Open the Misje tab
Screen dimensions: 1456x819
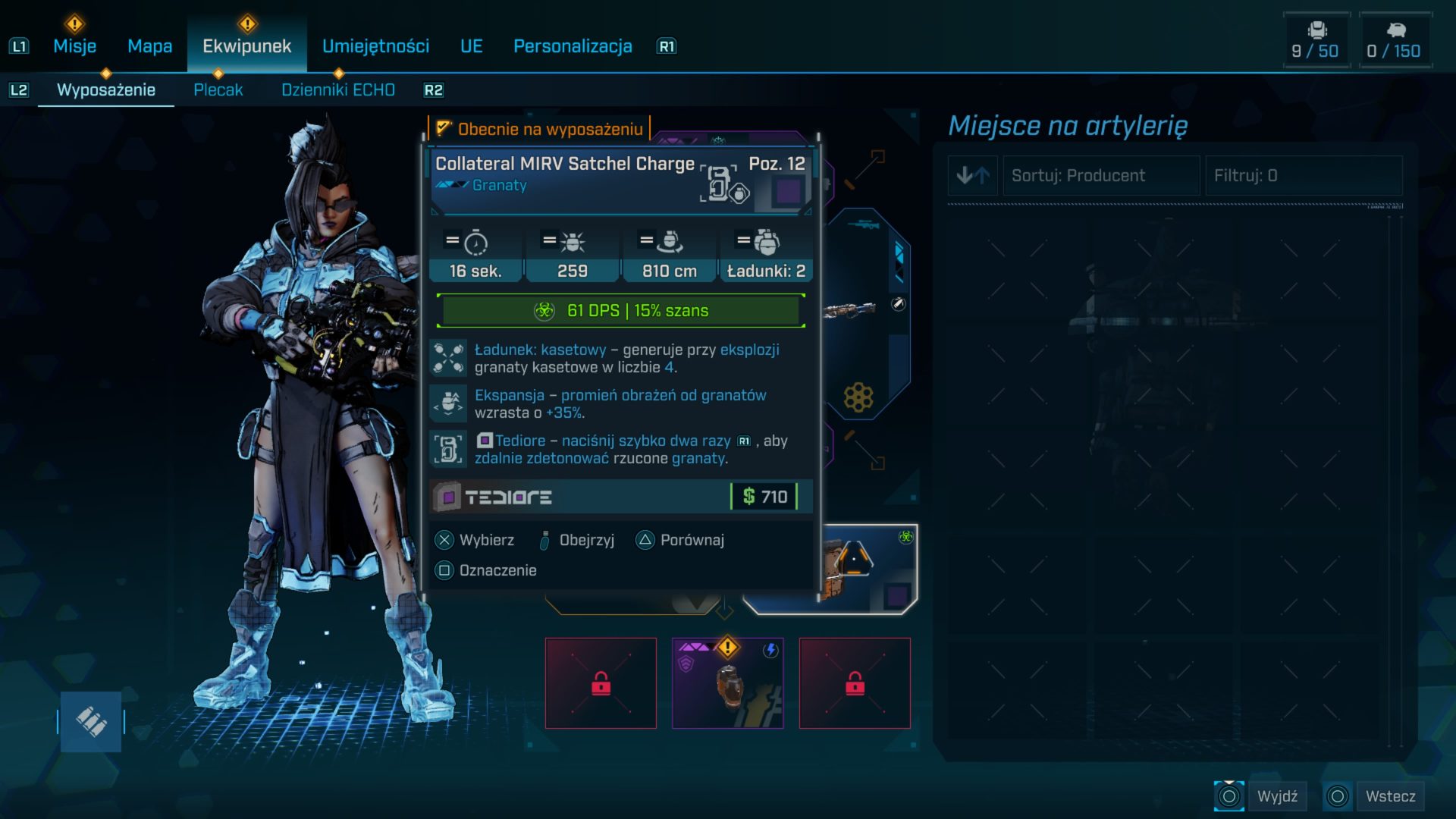pos(74,46)
